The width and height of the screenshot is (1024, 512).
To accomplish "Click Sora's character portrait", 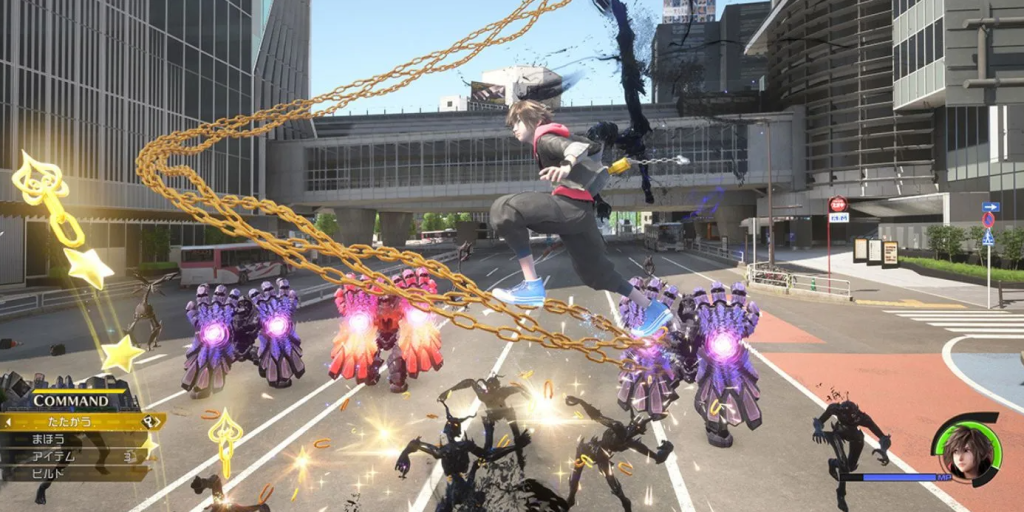I will click(966, 450).
